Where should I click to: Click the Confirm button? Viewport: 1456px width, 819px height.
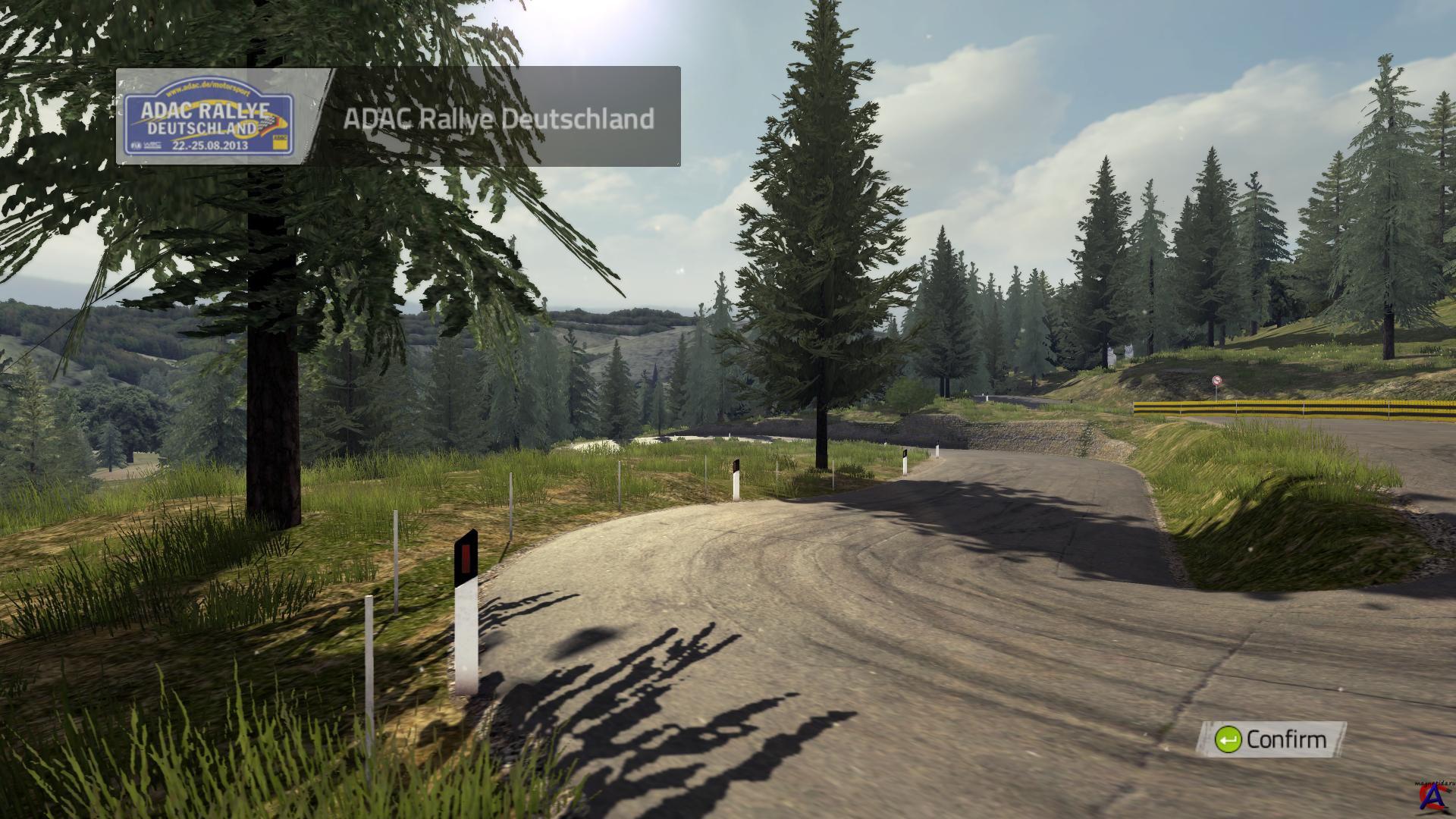click(x=1271, y=739)
